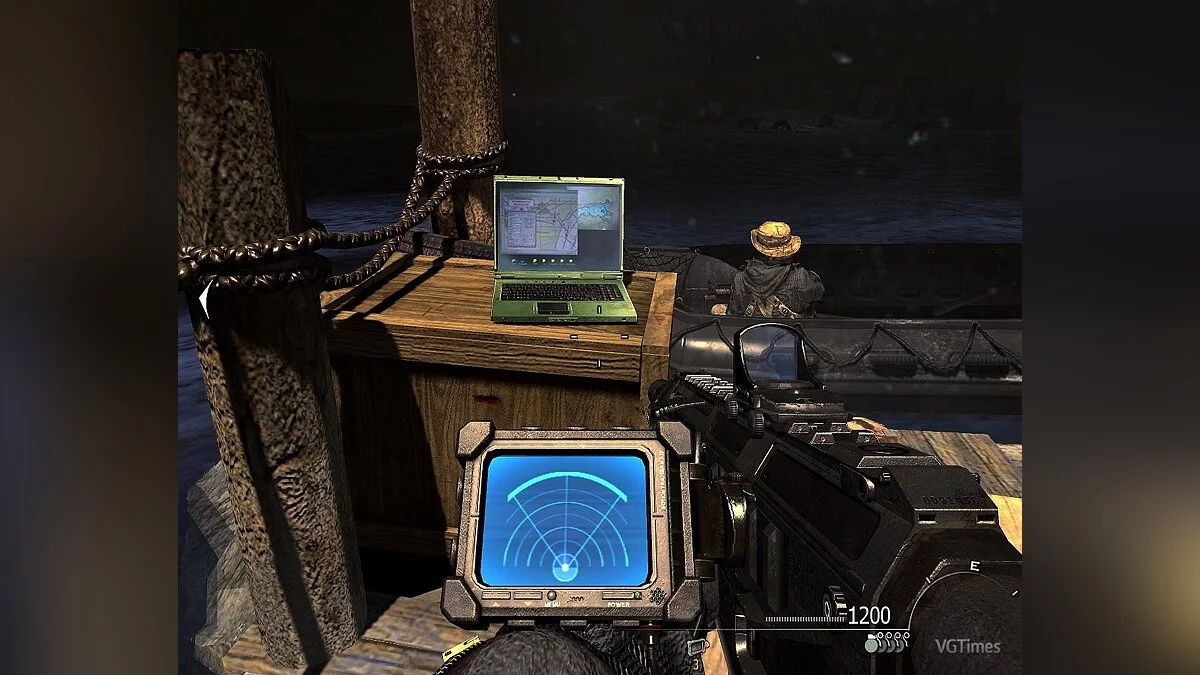Click the VGTimes watermark
The width and height of the screenshot is (1200, 675).
coord(967,646)
